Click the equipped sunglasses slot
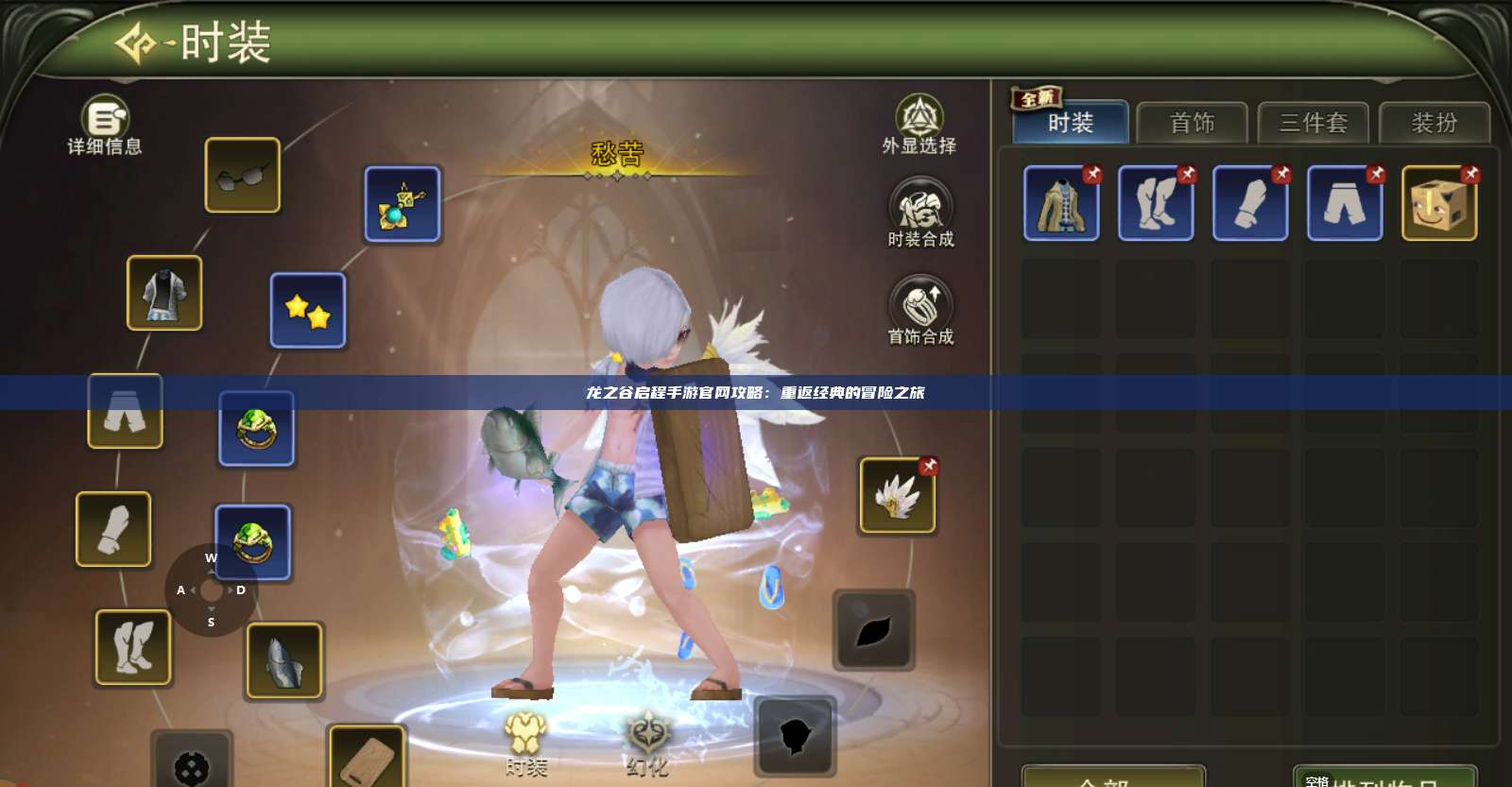 coord(243,175)
